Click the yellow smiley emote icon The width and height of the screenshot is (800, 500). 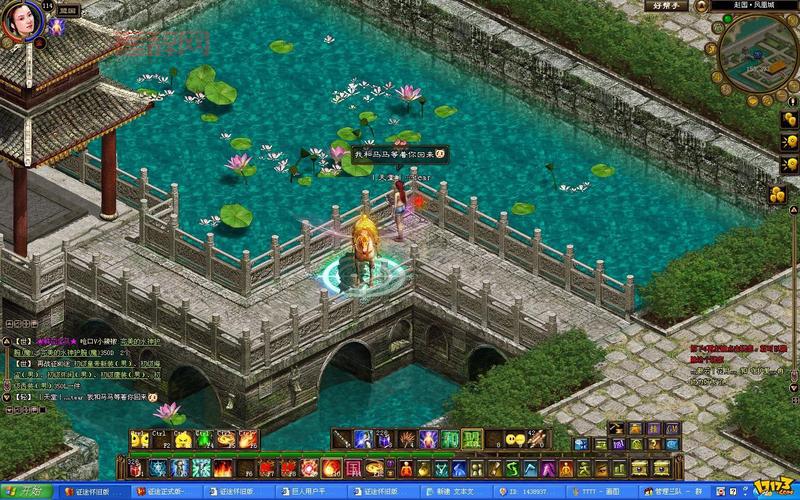tap(513, 439)
